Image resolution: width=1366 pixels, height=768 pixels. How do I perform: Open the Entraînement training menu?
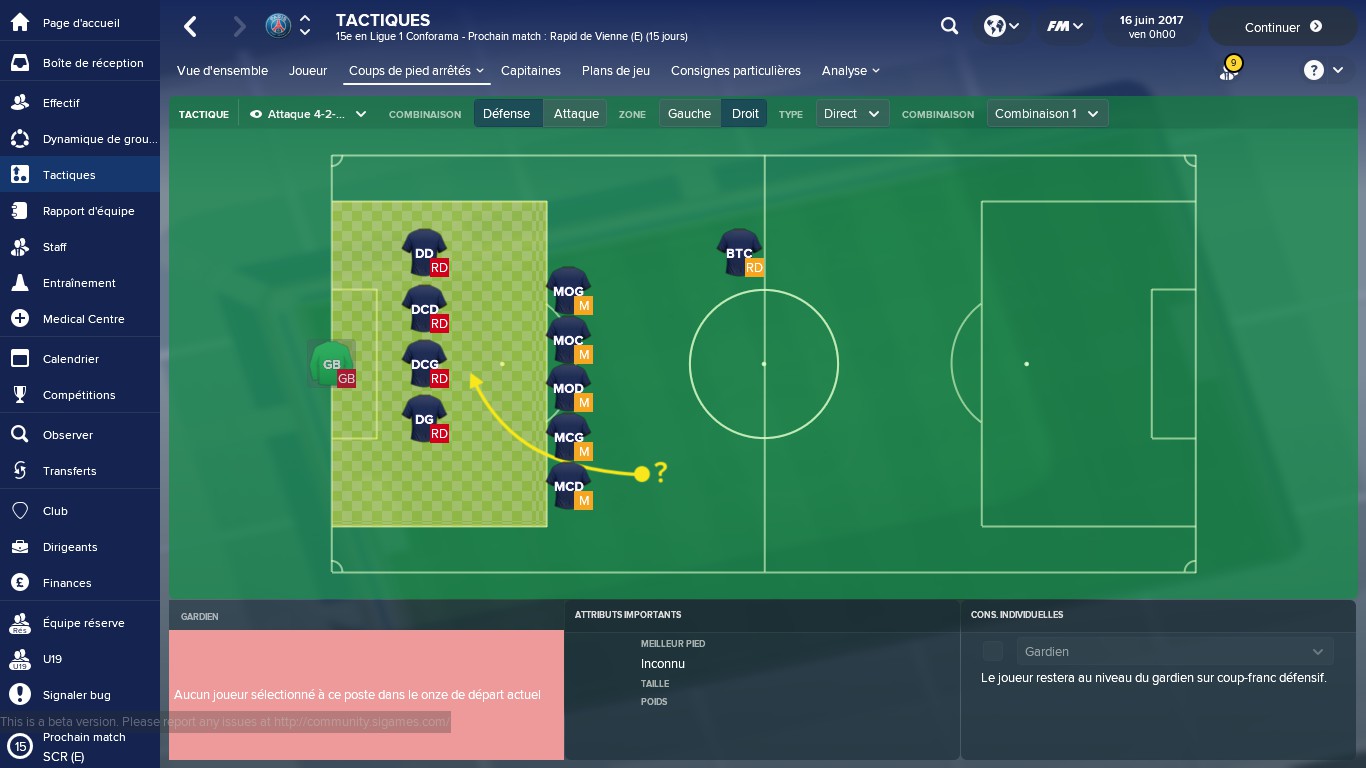[x=78, y=283]
